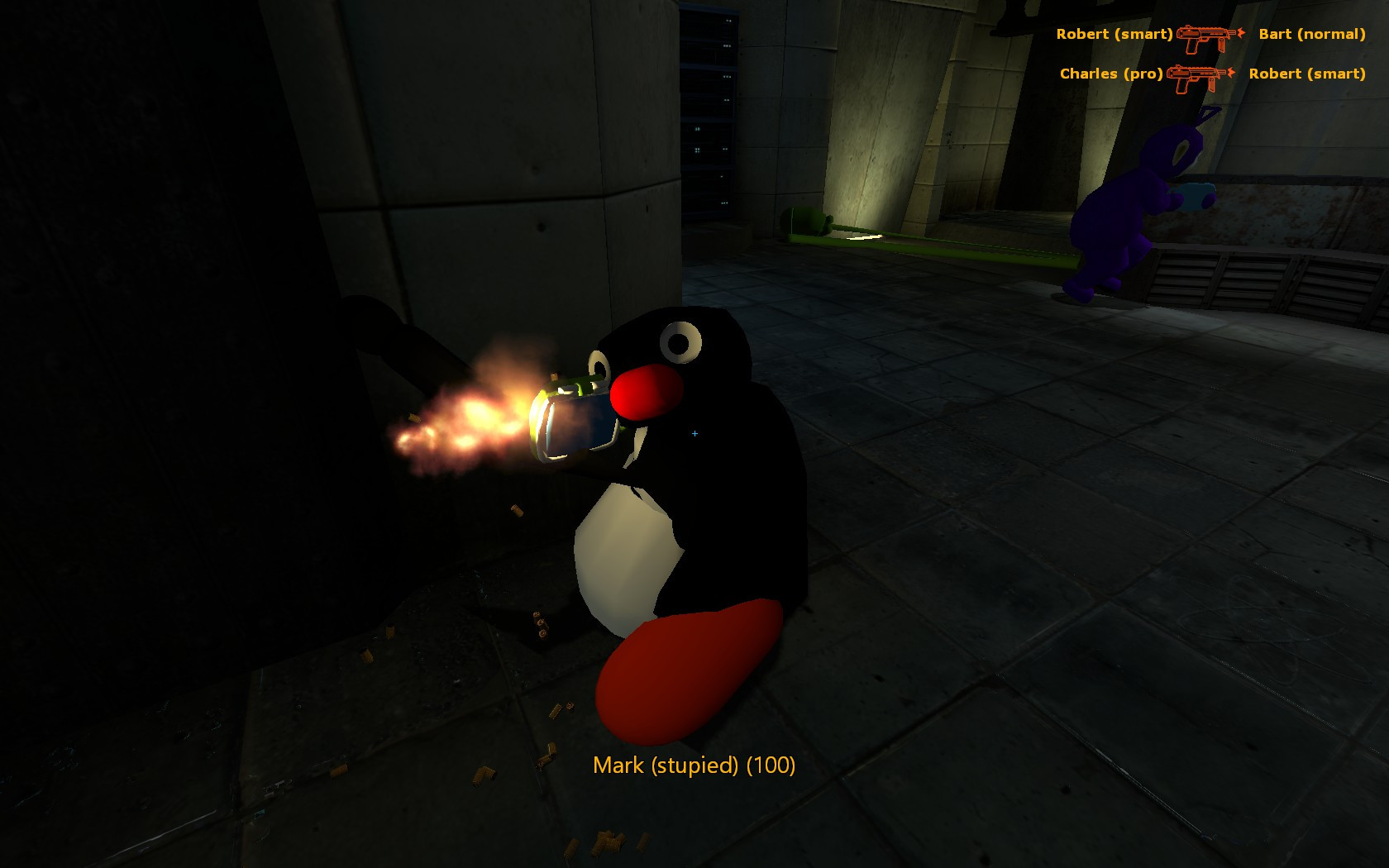The width and height of the screenshot is (1389, 868).
Task: Click the spark symbol in the second kill feed row
Action: point(1231,72)
